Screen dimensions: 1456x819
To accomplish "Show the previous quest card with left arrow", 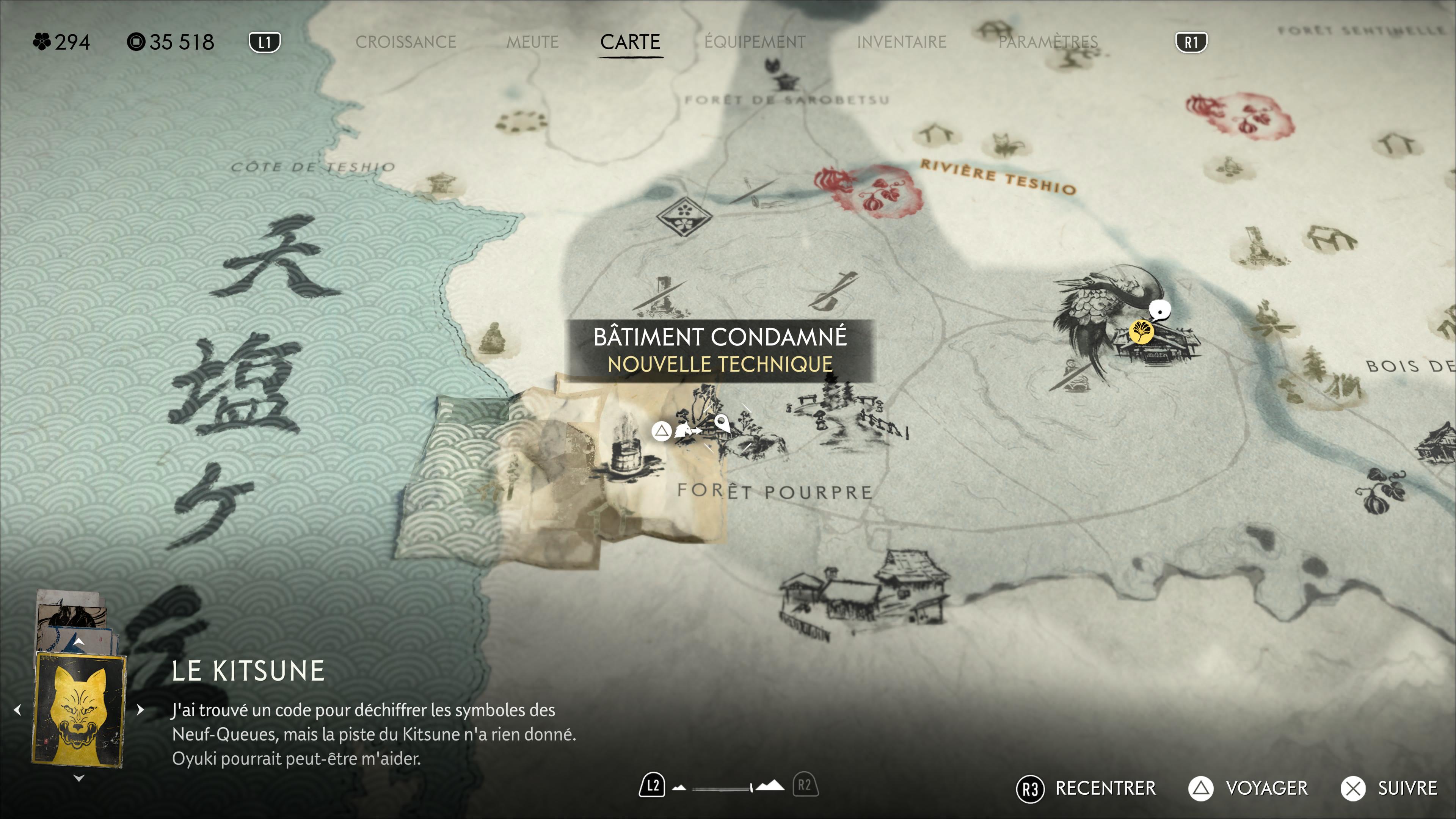I will (x=18, y=709).
